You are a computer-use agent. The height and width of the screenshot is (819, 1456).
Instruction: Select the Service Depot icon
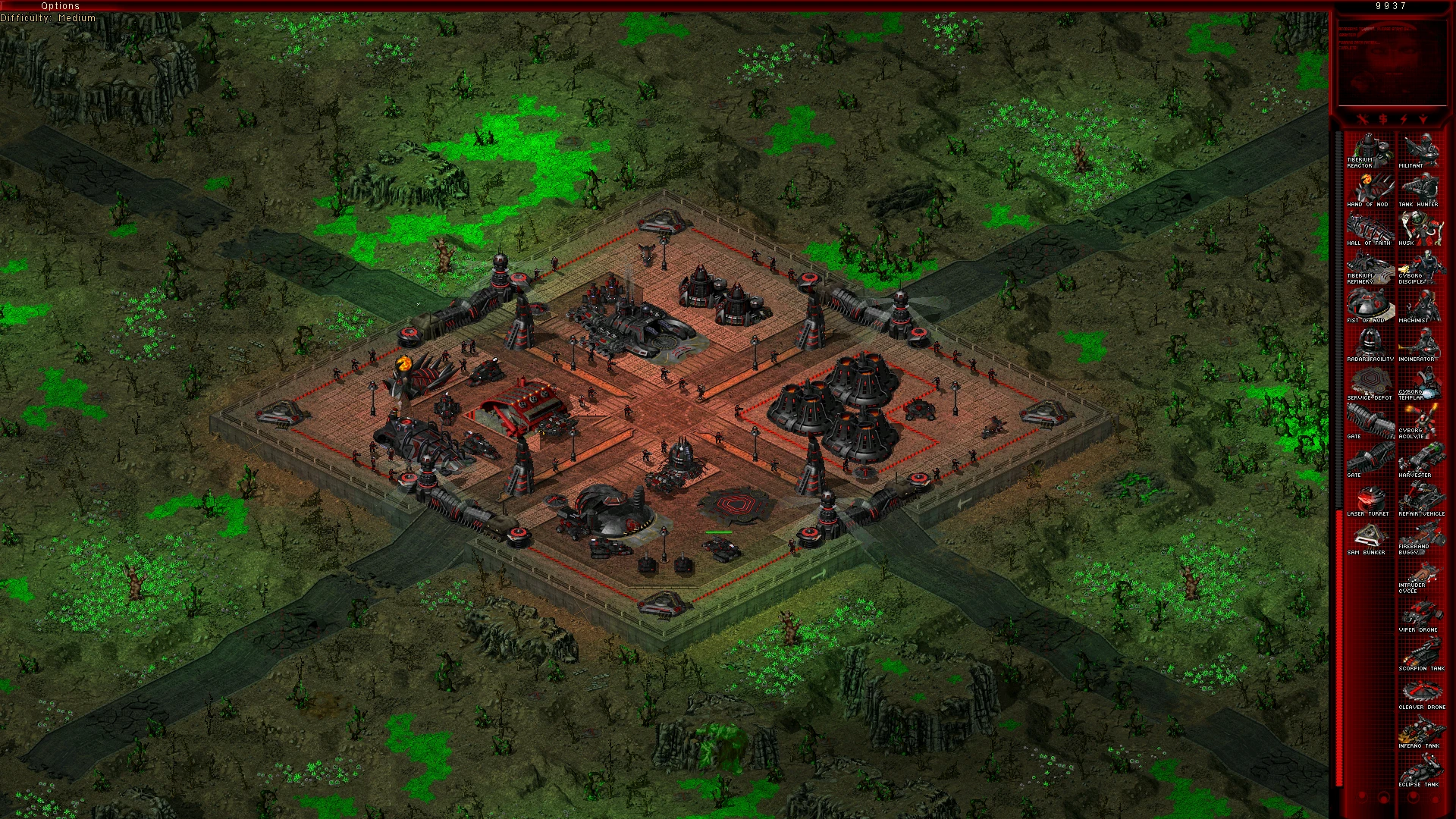coord(1370,384)
